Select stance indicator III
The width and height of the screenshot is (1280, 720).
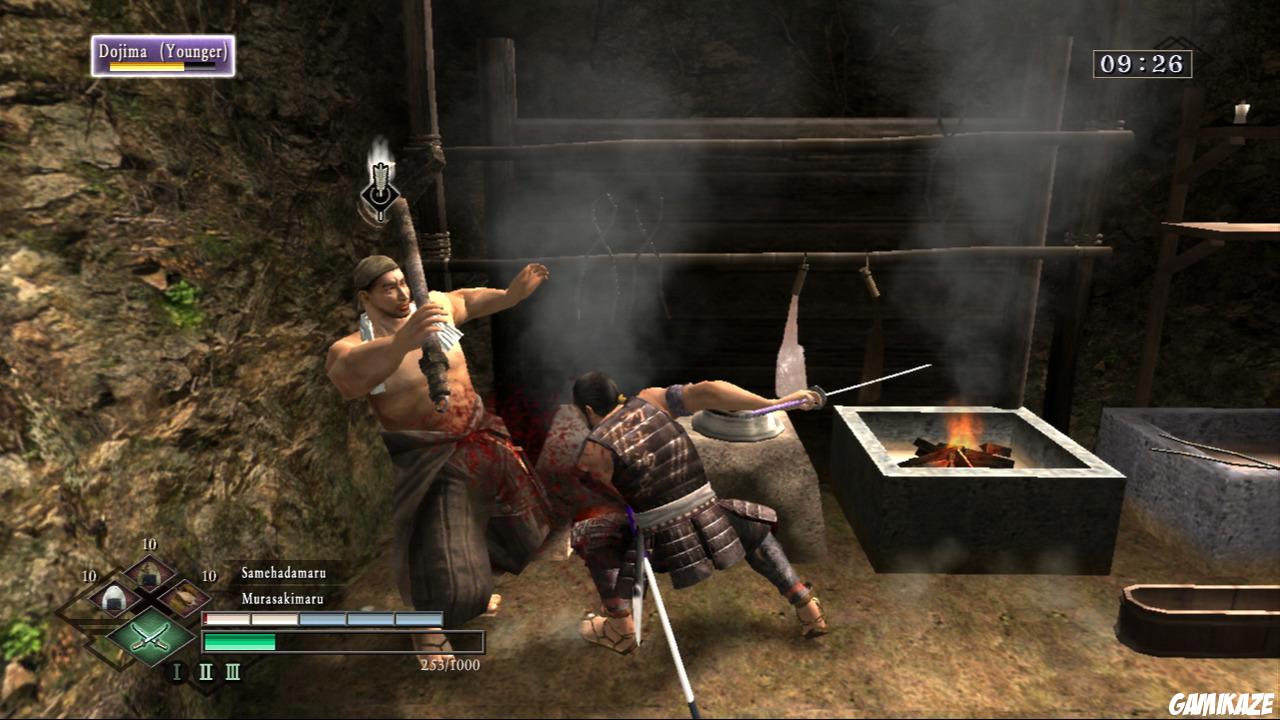coord(233,671)
